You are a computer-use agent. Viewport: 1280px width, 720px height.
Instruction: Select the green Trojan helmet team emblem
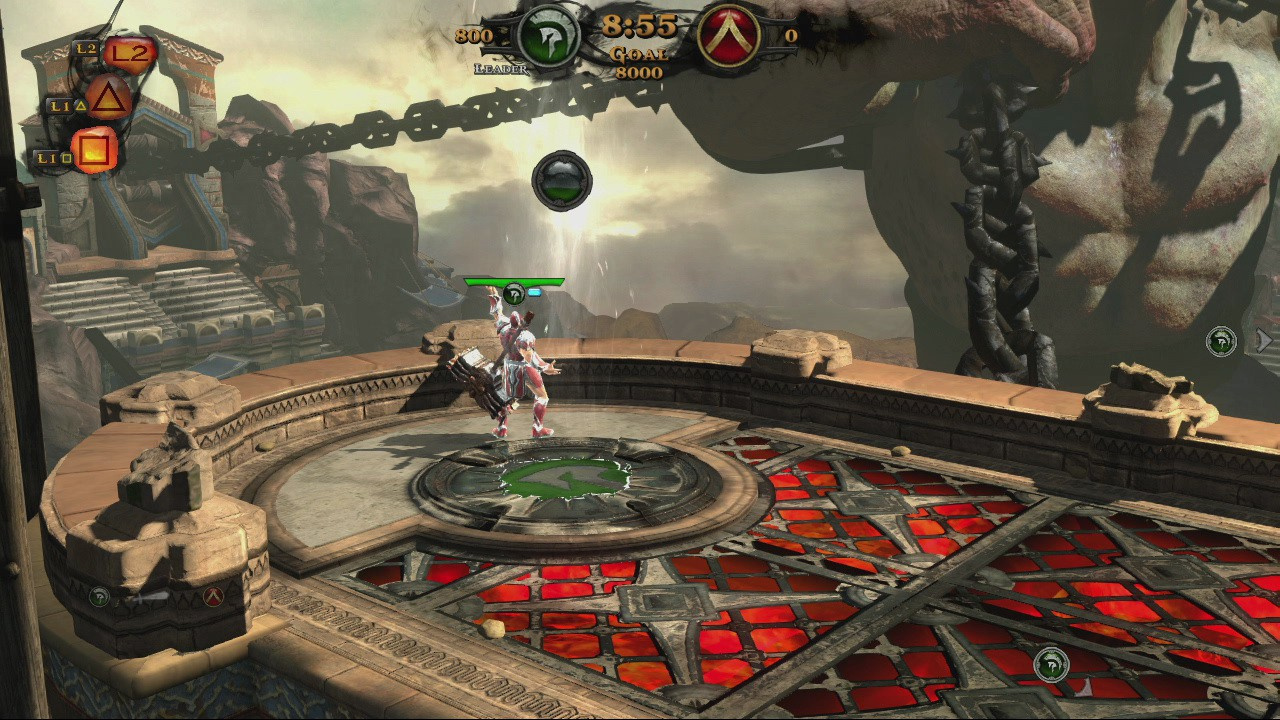point(548,37)
